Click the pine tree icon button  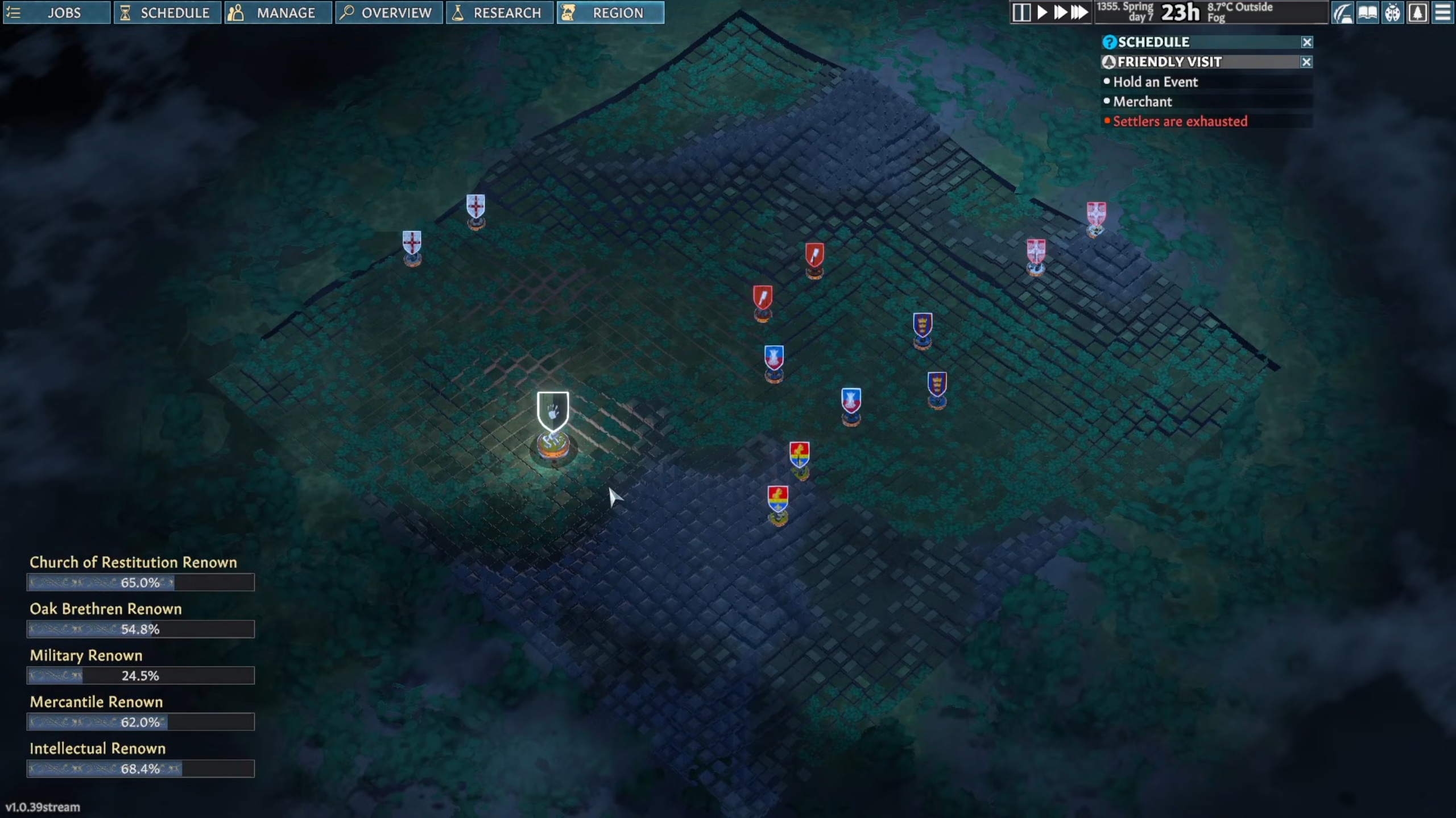pos(1418,13)
